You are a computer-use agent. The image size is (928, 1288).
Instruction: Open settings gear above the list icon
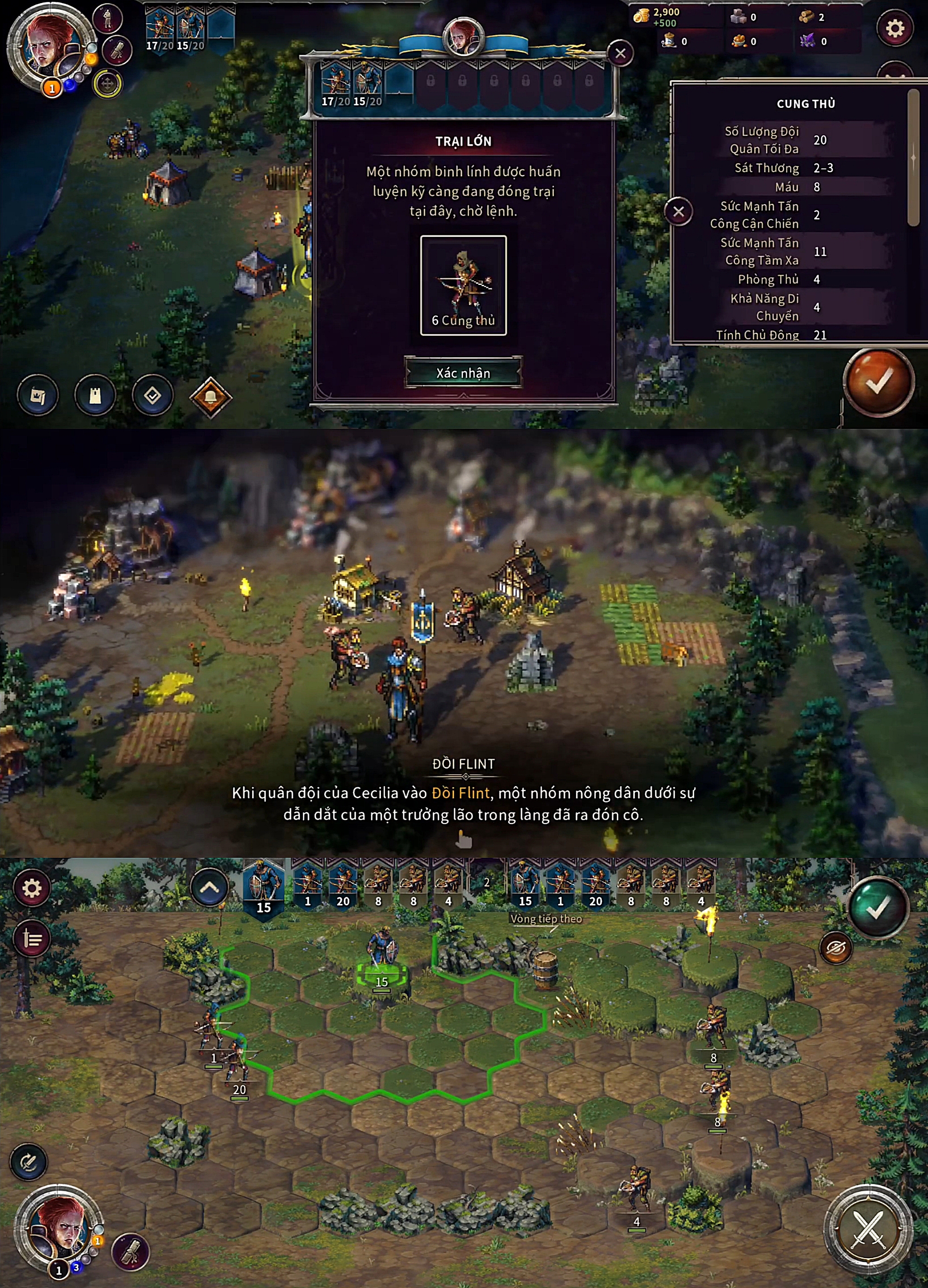(x=32, y=888)
